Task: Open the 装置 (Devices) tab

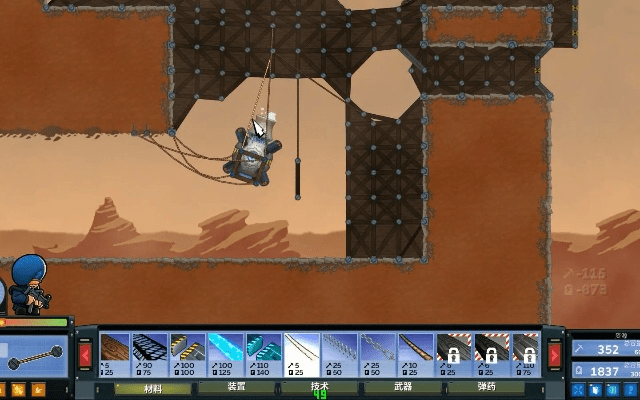Action: [x=236, y=387]
